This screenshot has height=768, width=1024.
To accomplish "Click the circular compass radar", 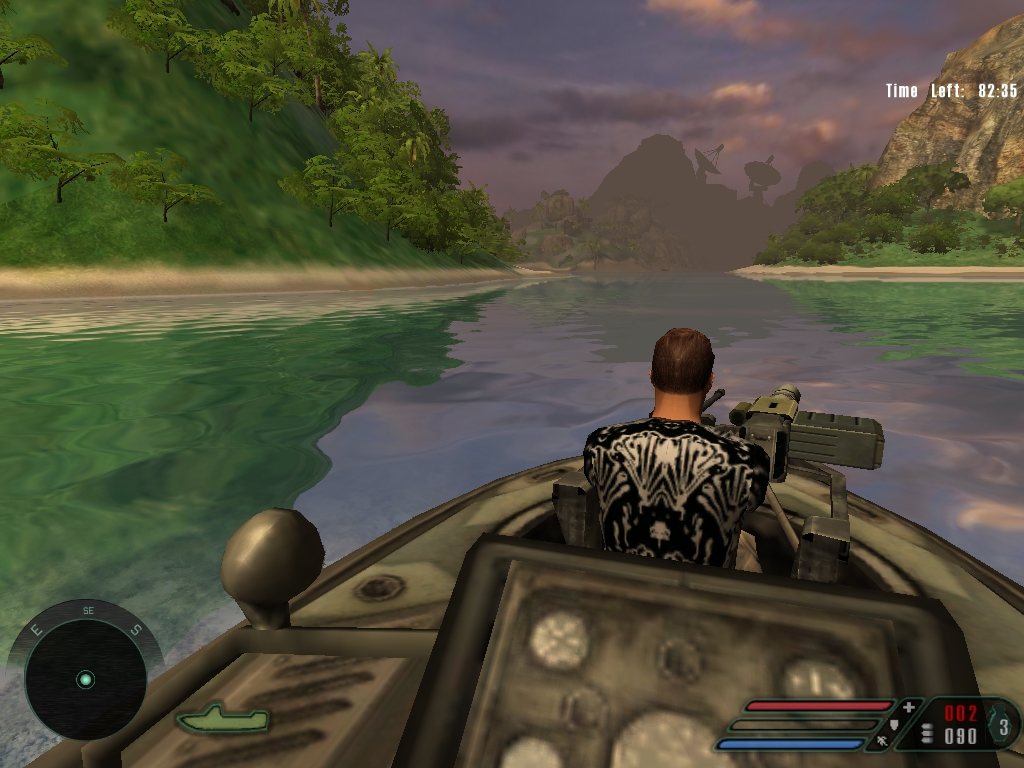I will coord(85,679).
